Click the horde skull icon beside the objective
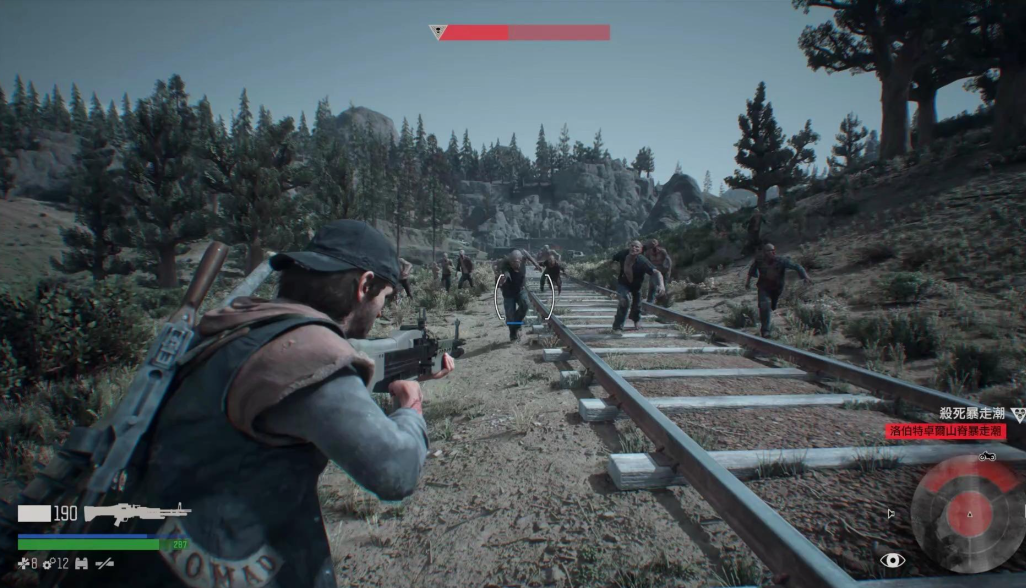1026x588 pixels. (1018, 414)
